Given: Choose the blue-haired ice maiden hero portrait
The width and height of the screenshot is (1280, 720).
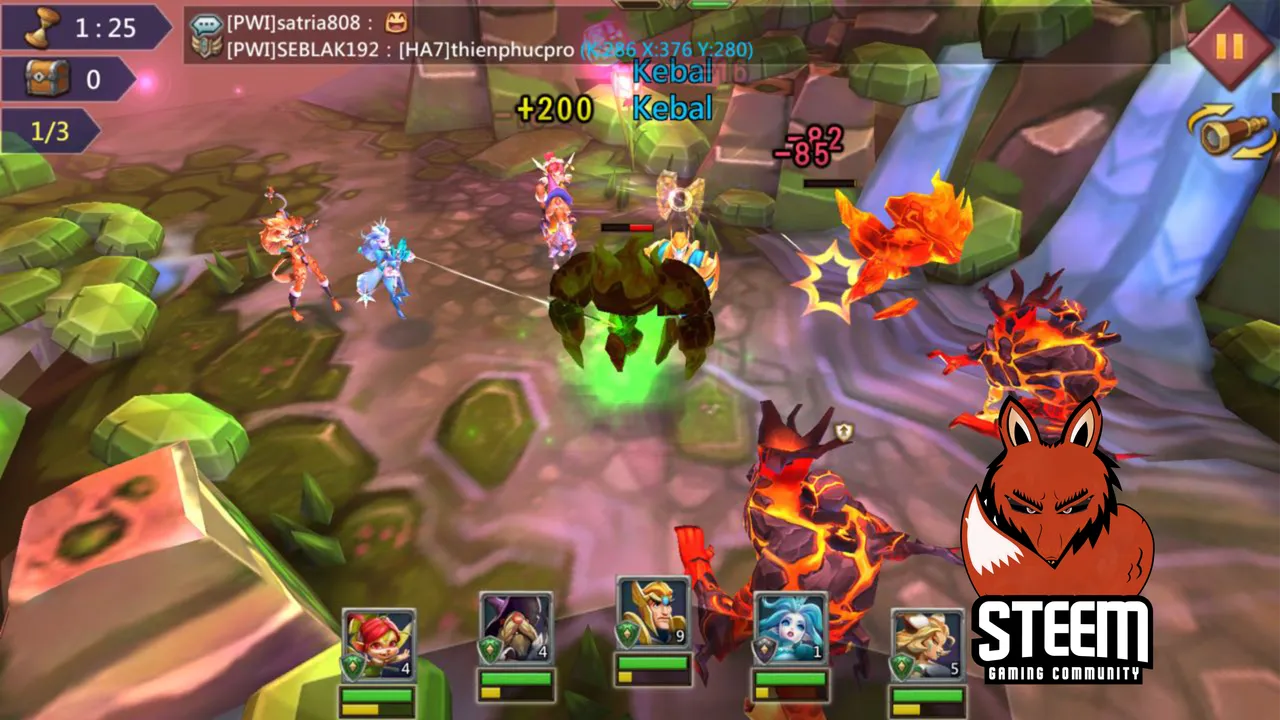Looking at the screenshot, I should (x=790, y=628).
